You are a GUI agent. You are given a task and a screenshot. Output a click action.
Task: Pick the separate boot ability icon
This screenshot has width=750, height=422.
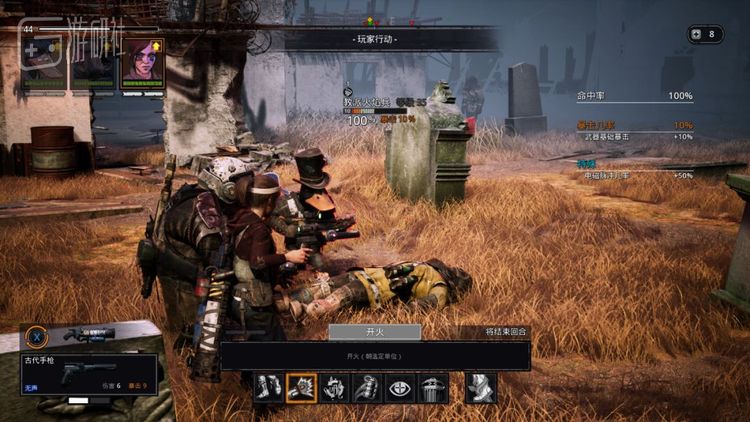481,388
